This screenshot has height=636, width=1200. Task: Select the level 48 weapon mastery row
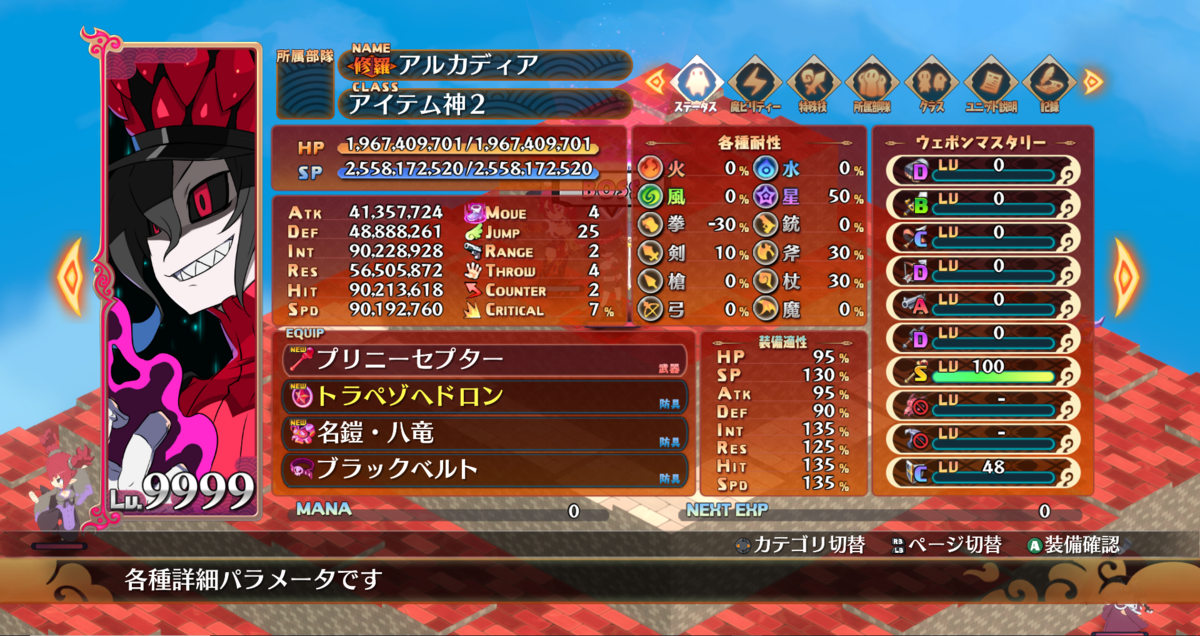pos(980,471)
